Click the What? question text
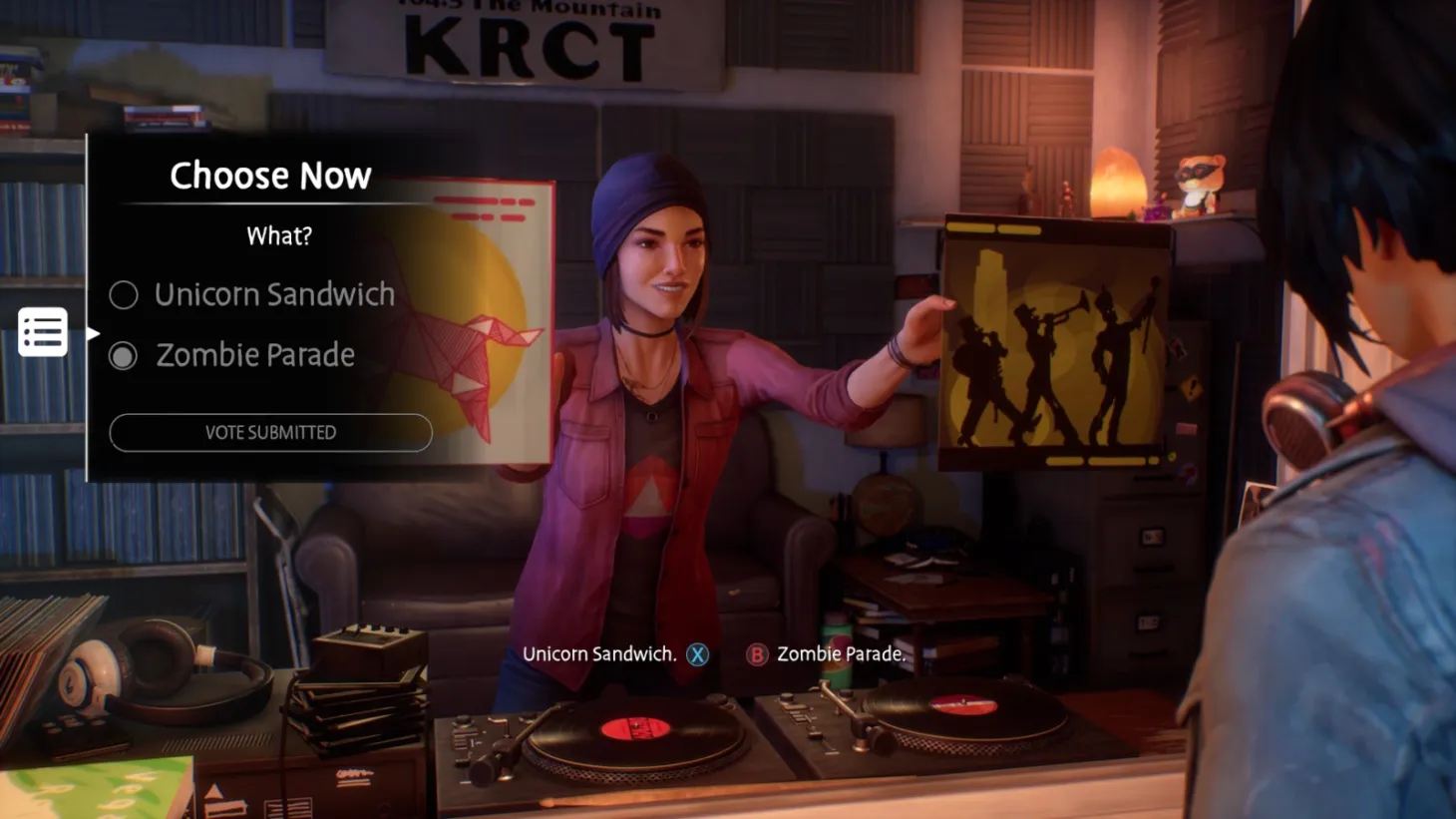Screen dimensions: 1456x819 [278, 236]
